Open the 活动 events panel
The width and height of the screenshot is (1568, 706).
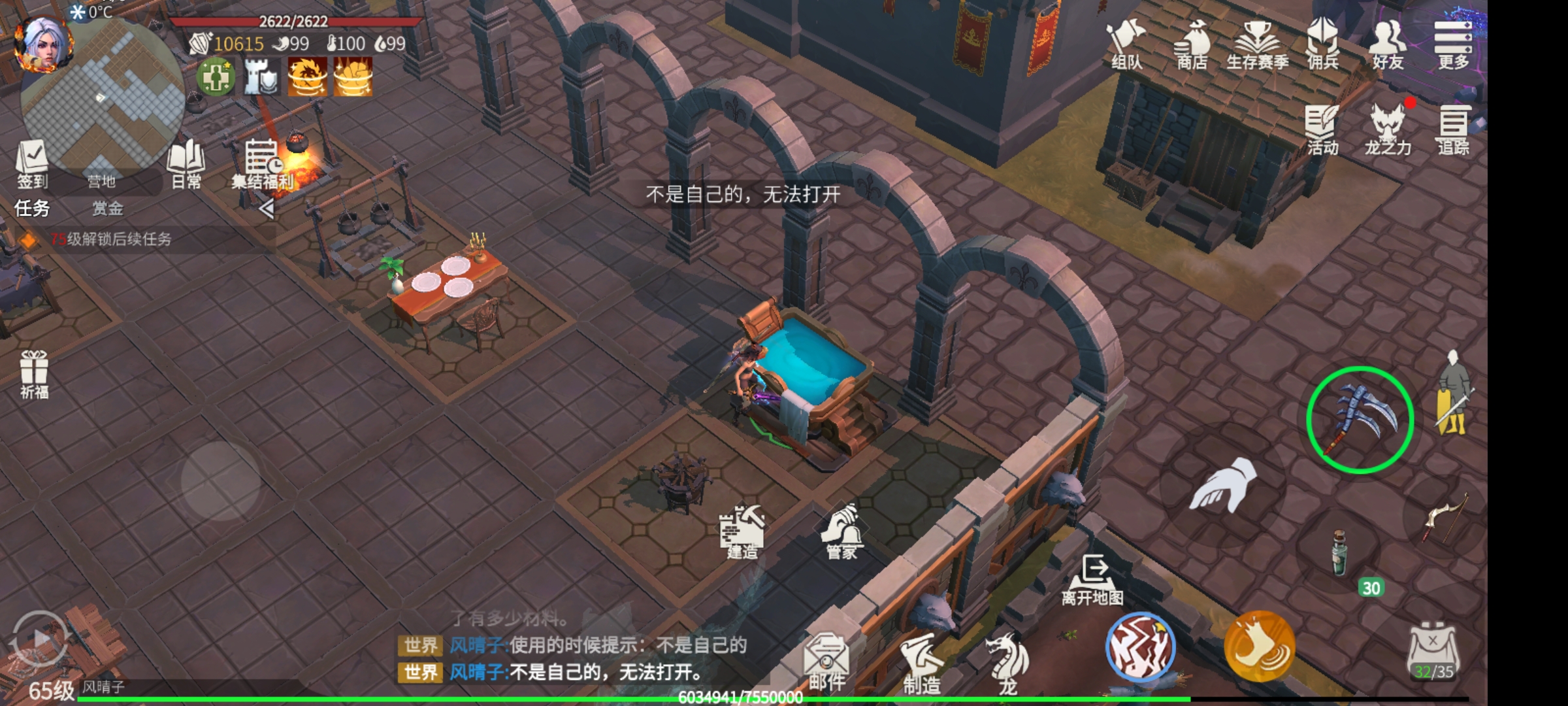pos(1322,129)
